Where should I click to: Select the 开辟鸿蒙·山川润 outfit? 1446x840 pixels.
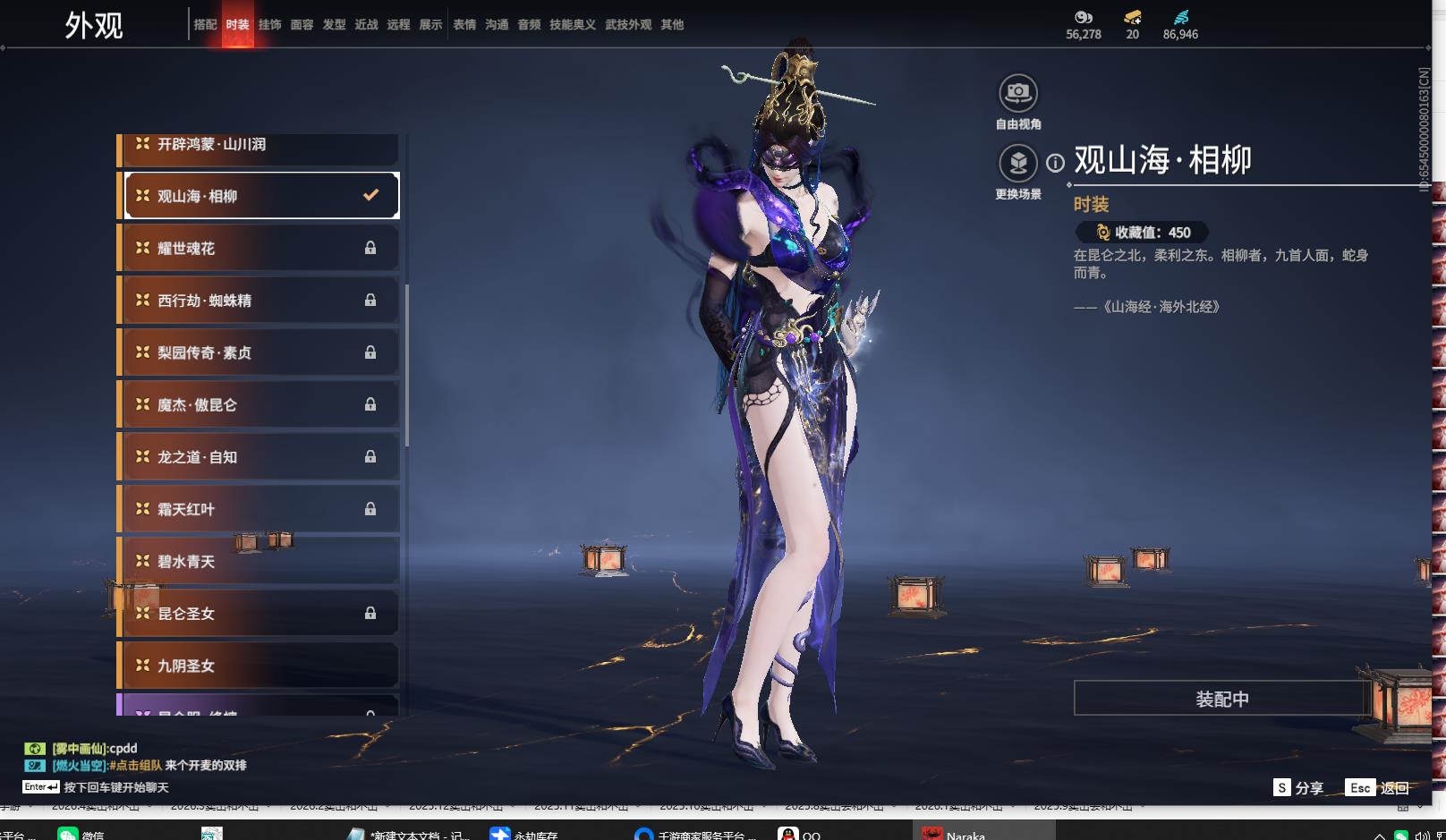258,145
